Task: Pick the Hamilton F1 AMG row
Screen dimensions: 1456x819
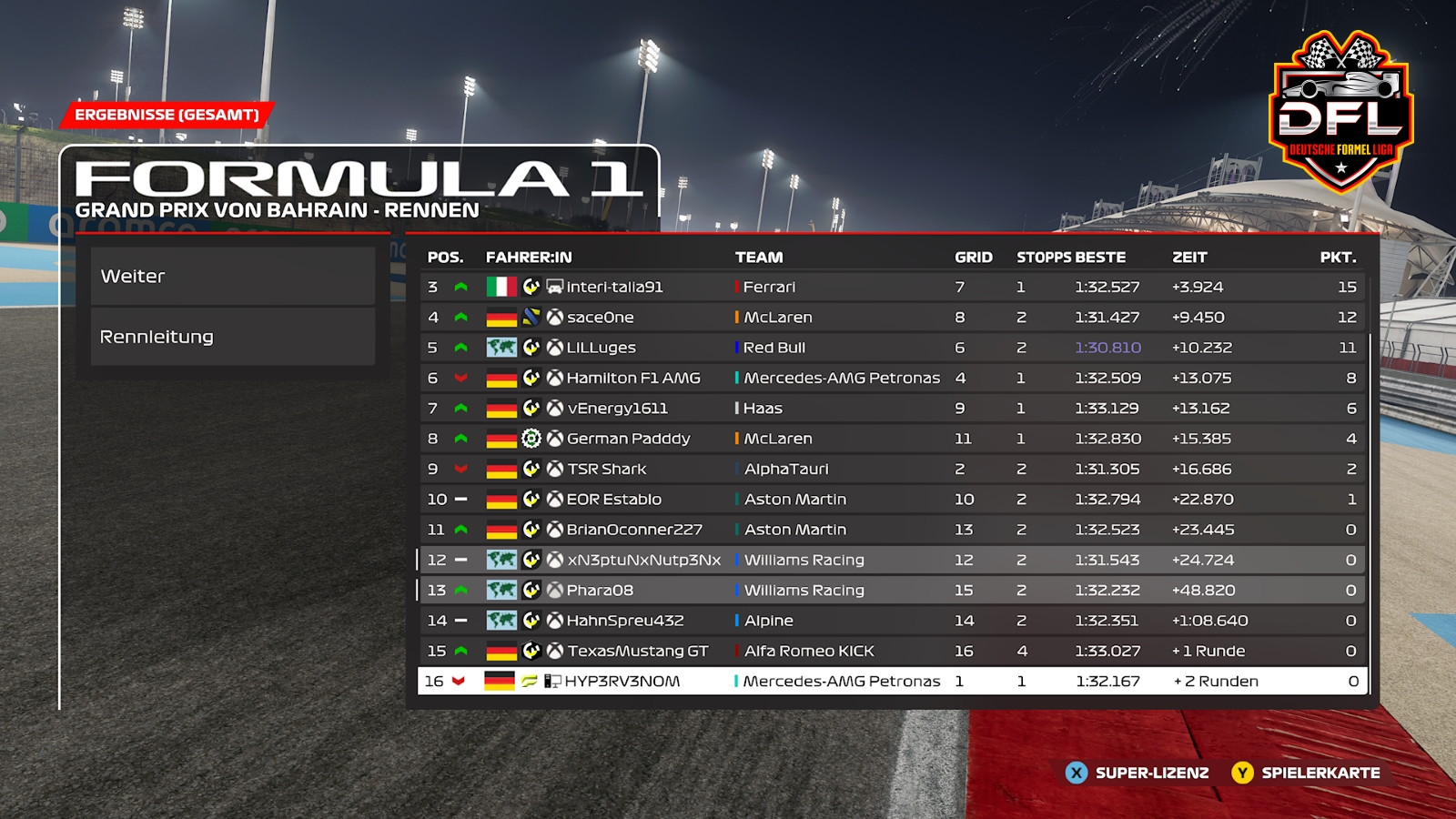Action: (633, 378)
